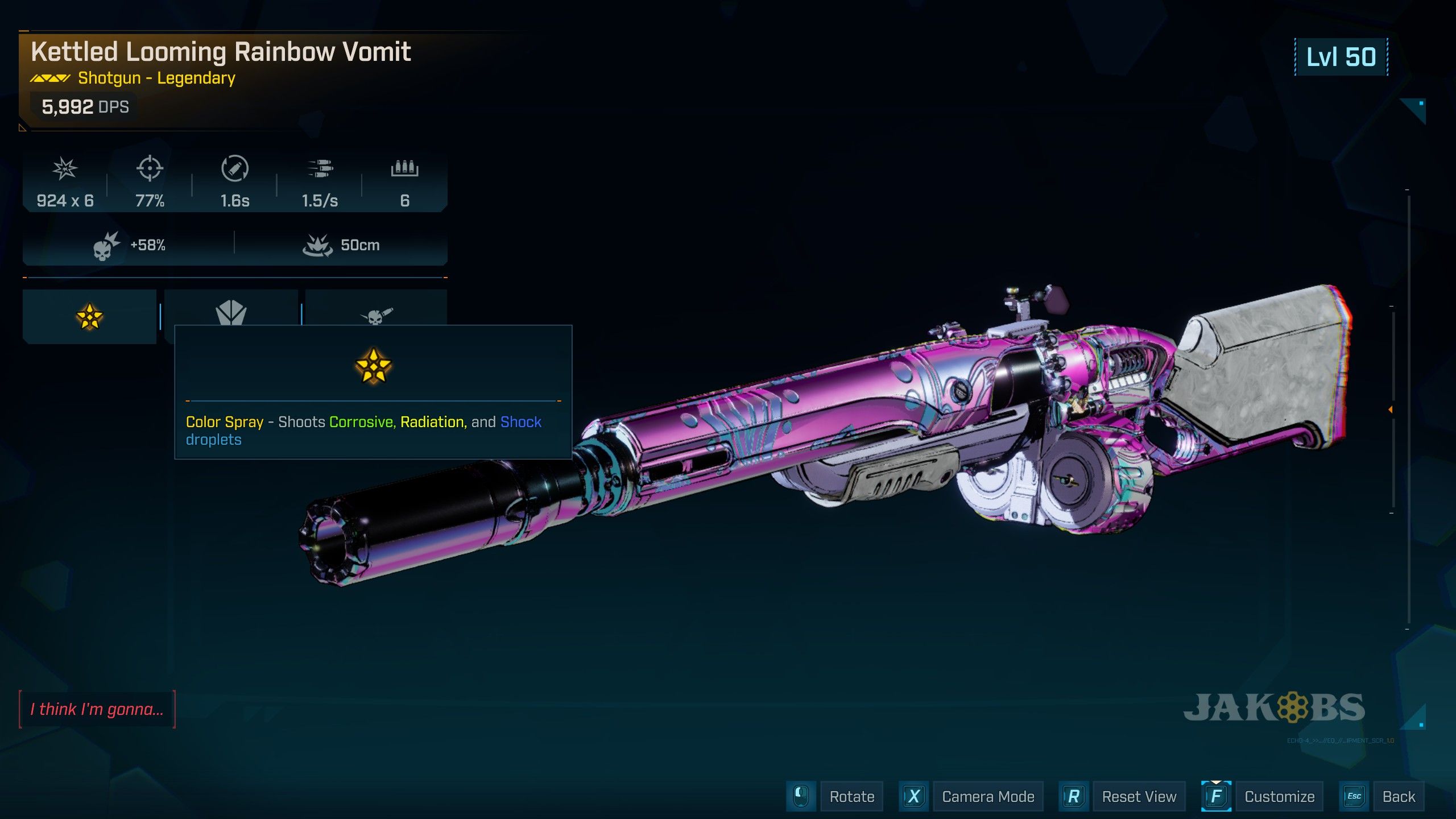Select the Color Spray star perk tile
Viewport: 1456px width, 819px height.
coord(89,316)
